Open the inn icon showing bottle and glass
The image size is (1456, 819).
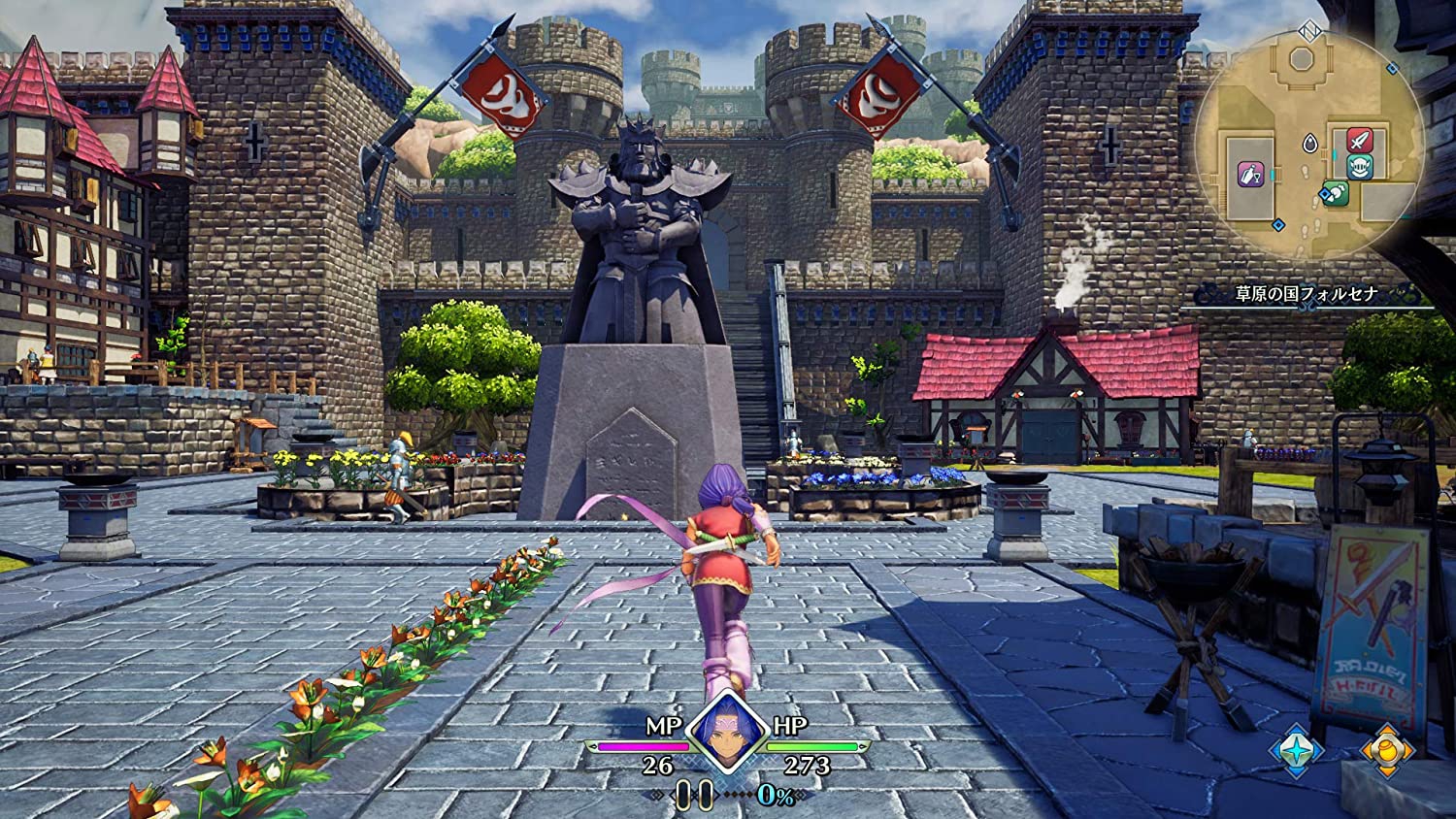(x=1249, y=174)
